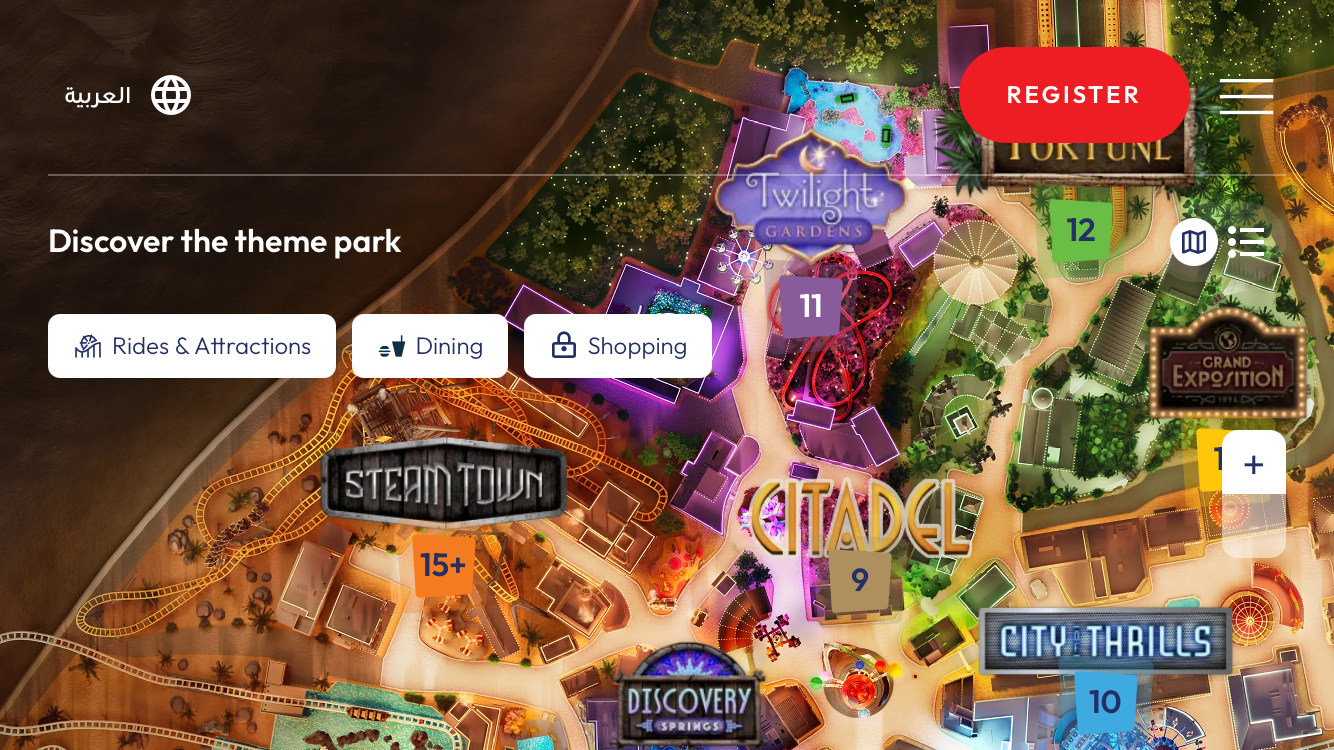Select the map view icon
This screenshot has width=1334, height=750.
(1194, 241)
